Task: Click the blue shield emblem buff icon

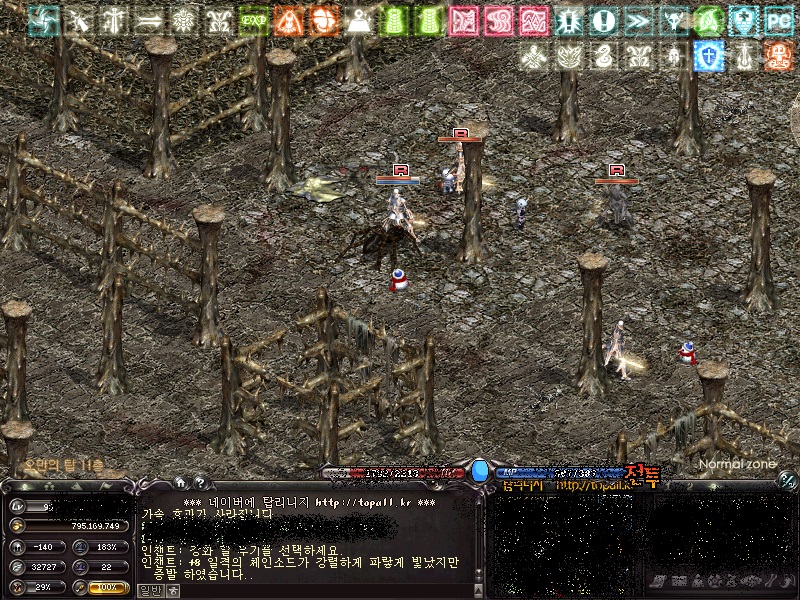Action: pyautogui.click(x=743, y=20)
